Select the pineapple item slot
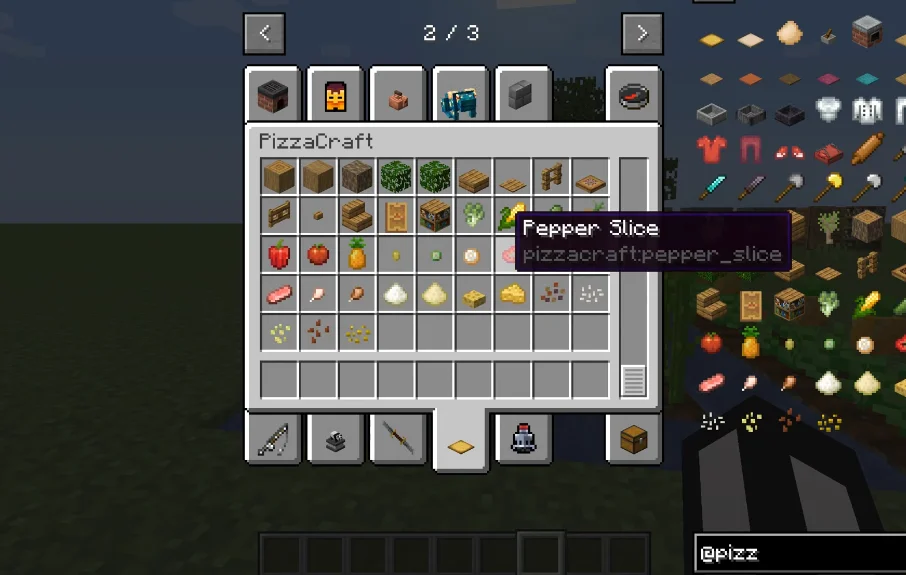The image size is (906, 575). pos(357,254)
